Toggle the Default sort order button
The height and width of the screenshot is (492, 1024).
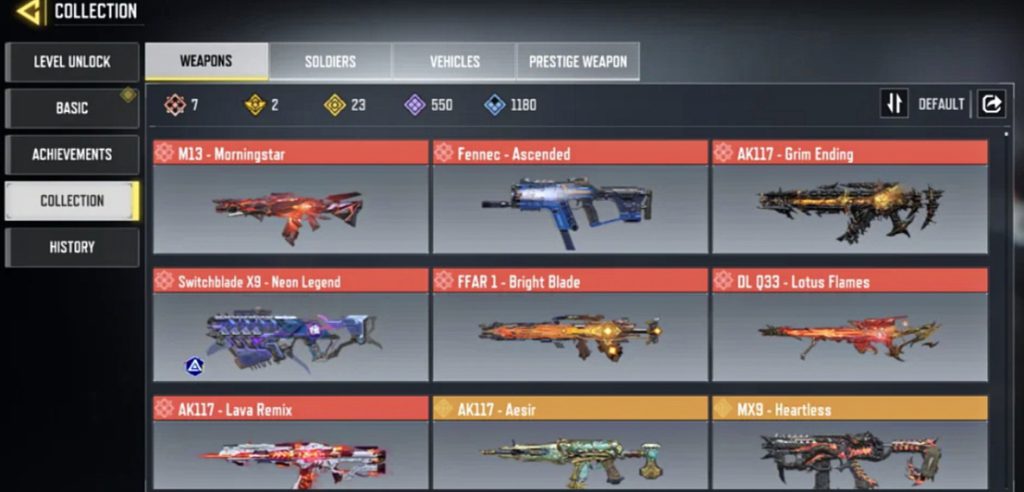pyautogui.click(x=894, y=104)
